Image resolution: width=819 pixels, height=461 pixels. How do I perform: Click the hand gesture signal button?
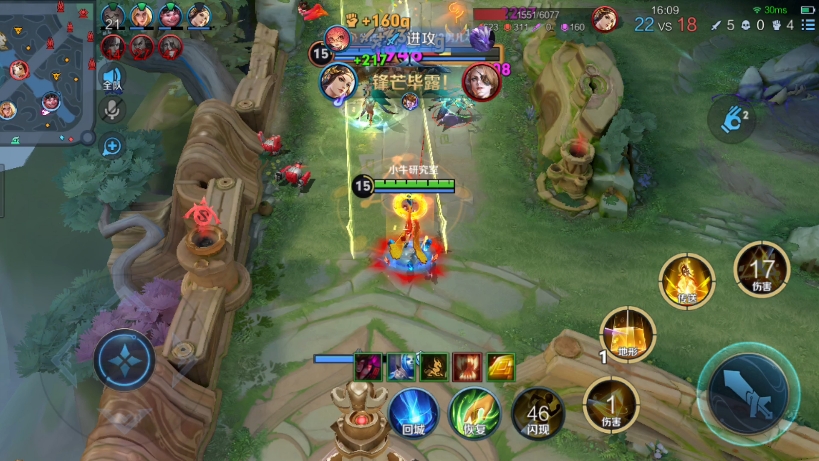click(x=731, y=118)
